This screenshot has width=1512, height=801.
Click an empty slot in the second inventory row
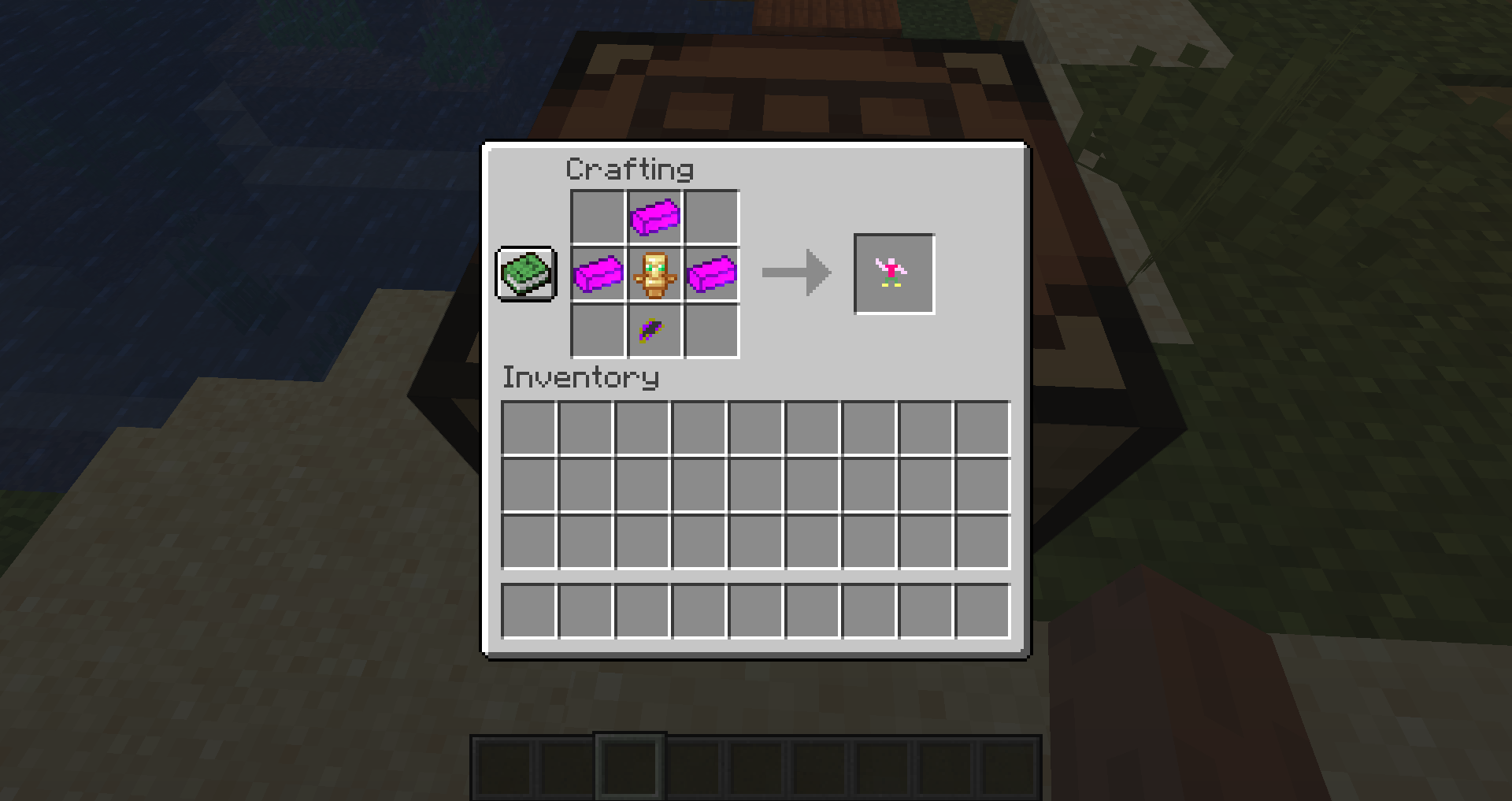[528, 486]
